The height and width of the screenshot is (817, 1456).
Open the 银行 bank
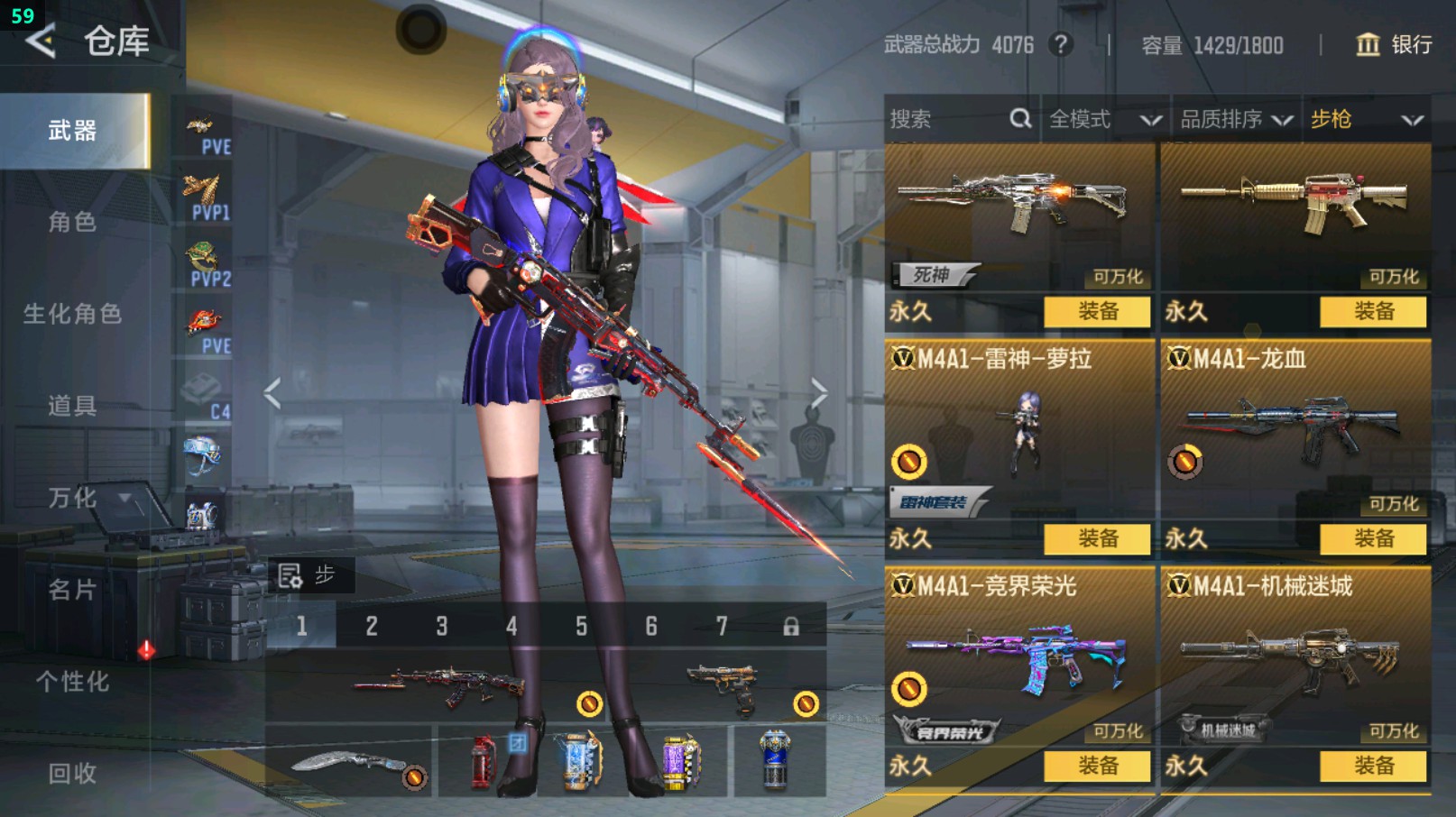[x=1394, y=44]
